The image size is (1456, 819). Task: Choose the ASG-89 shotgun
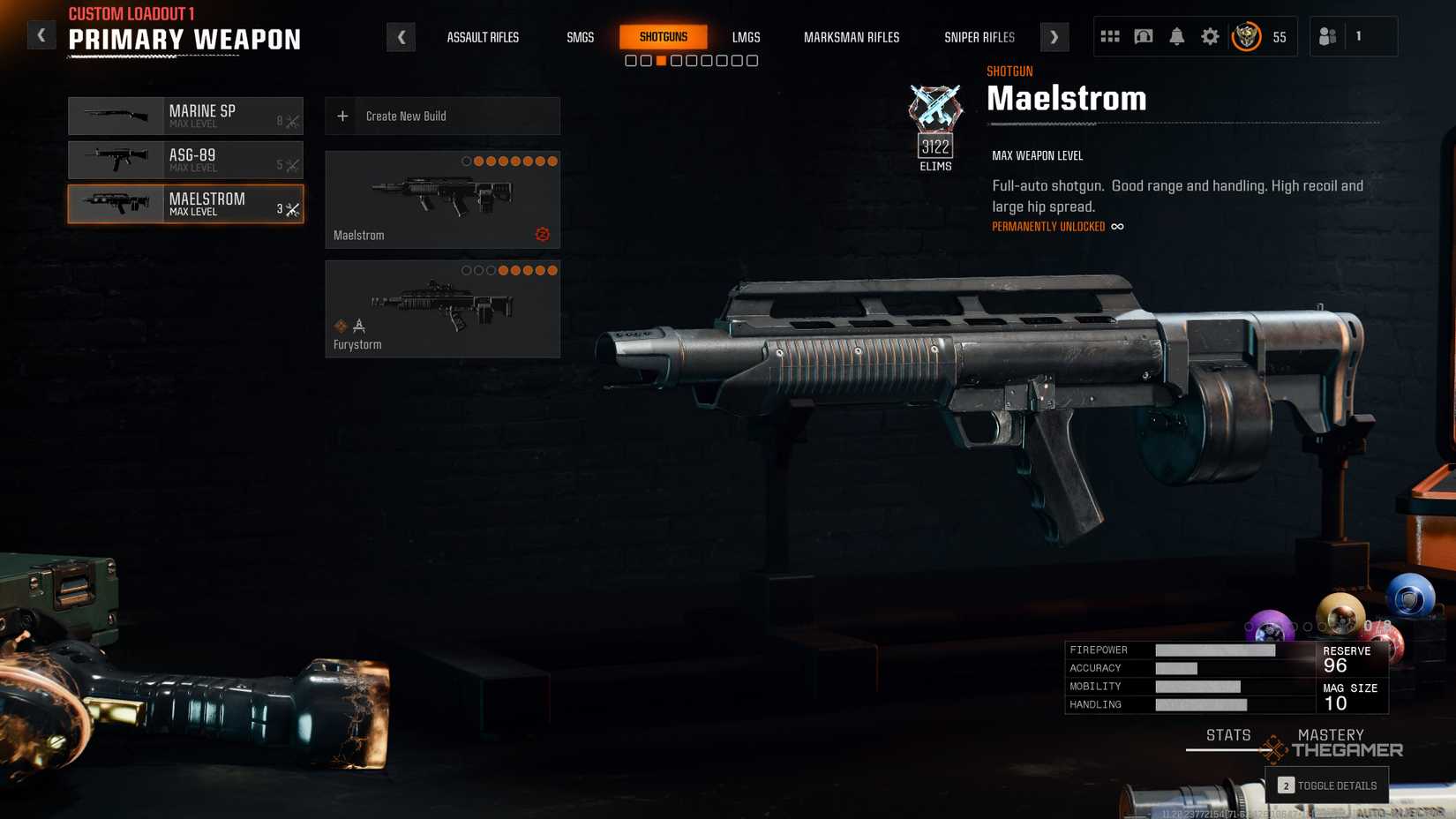click(x=185, y=160)
